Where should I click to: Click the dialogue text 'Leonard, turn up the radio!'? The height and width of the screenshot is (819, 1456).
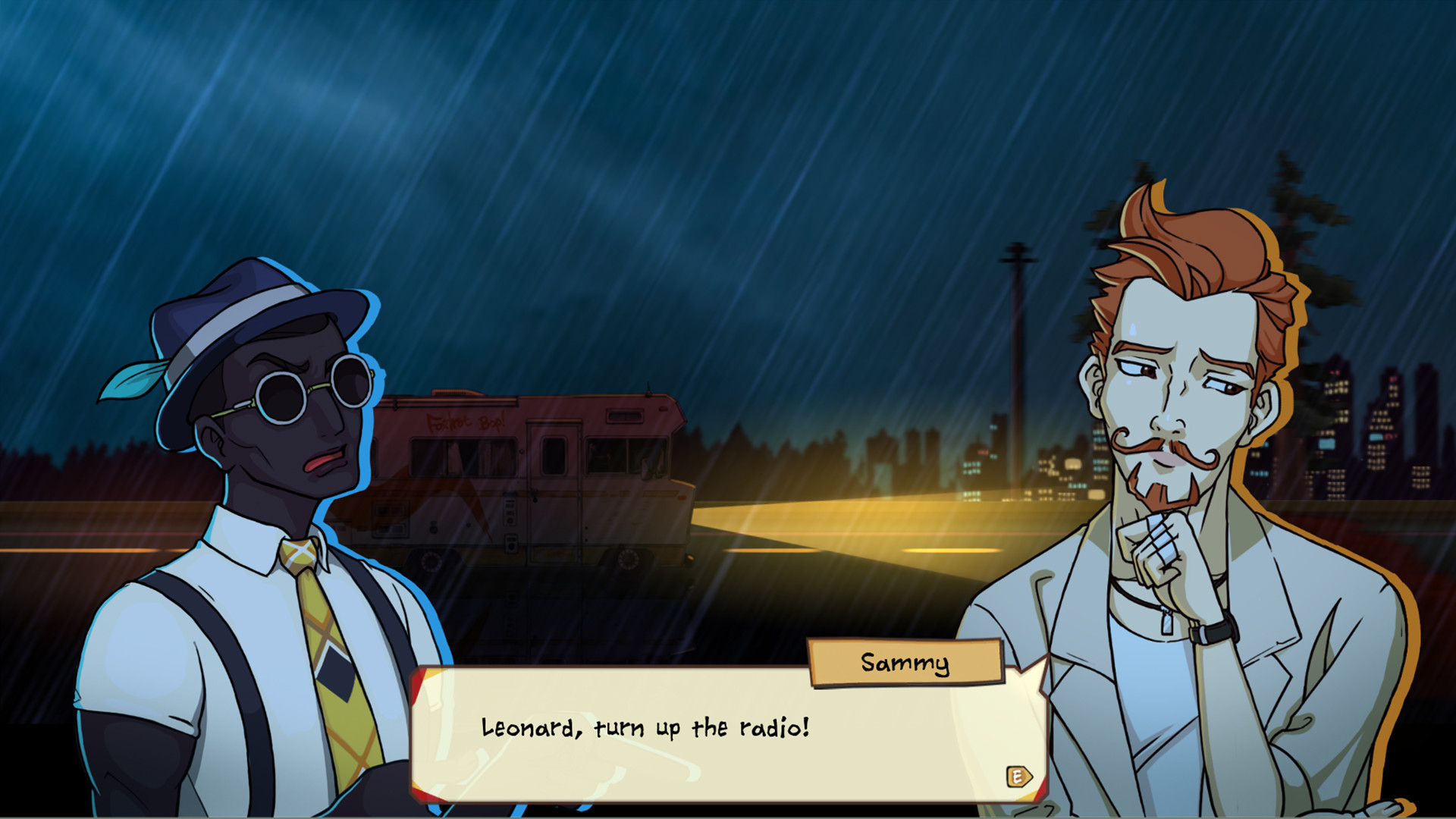643,726
